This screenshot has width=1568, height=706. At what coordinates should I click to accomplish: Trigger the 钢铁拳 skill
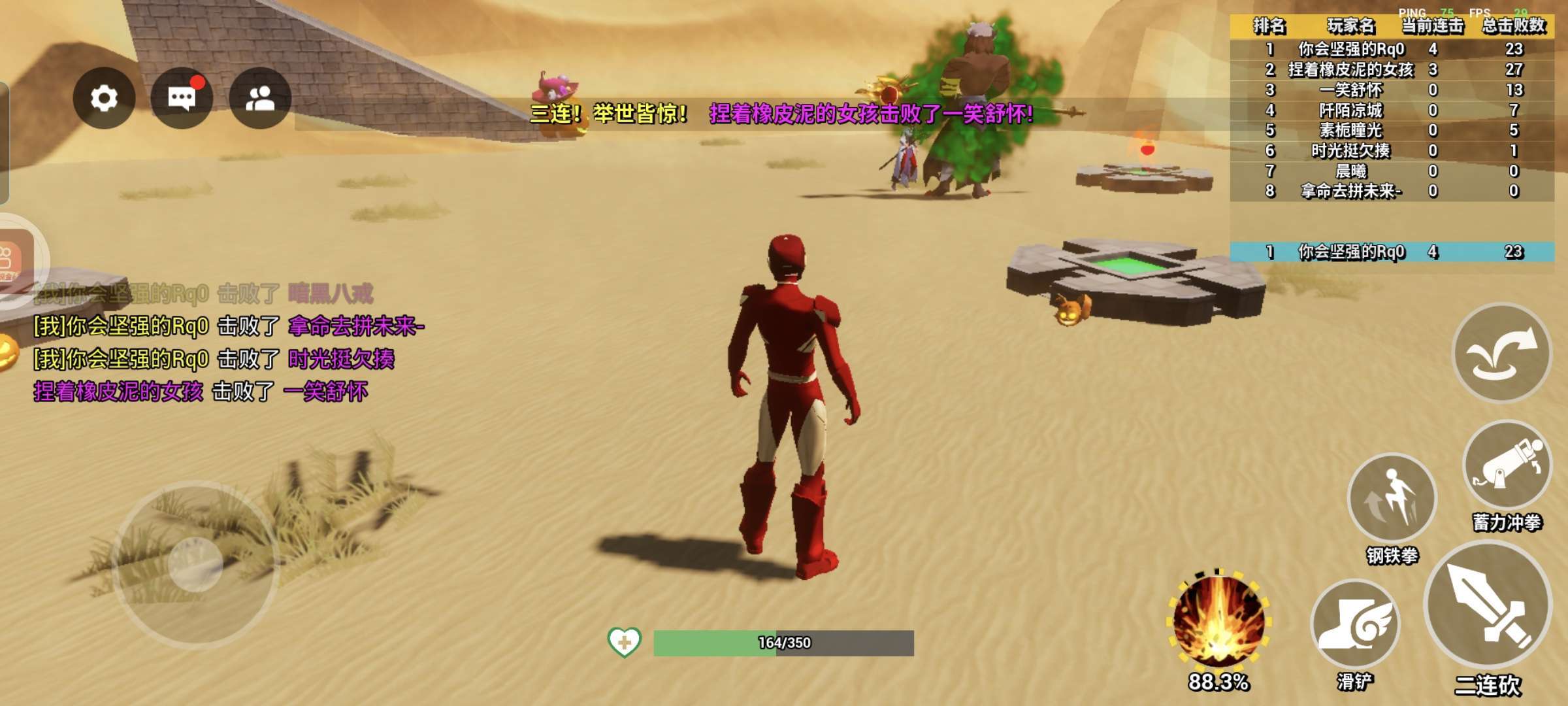tap(1392, 498)
